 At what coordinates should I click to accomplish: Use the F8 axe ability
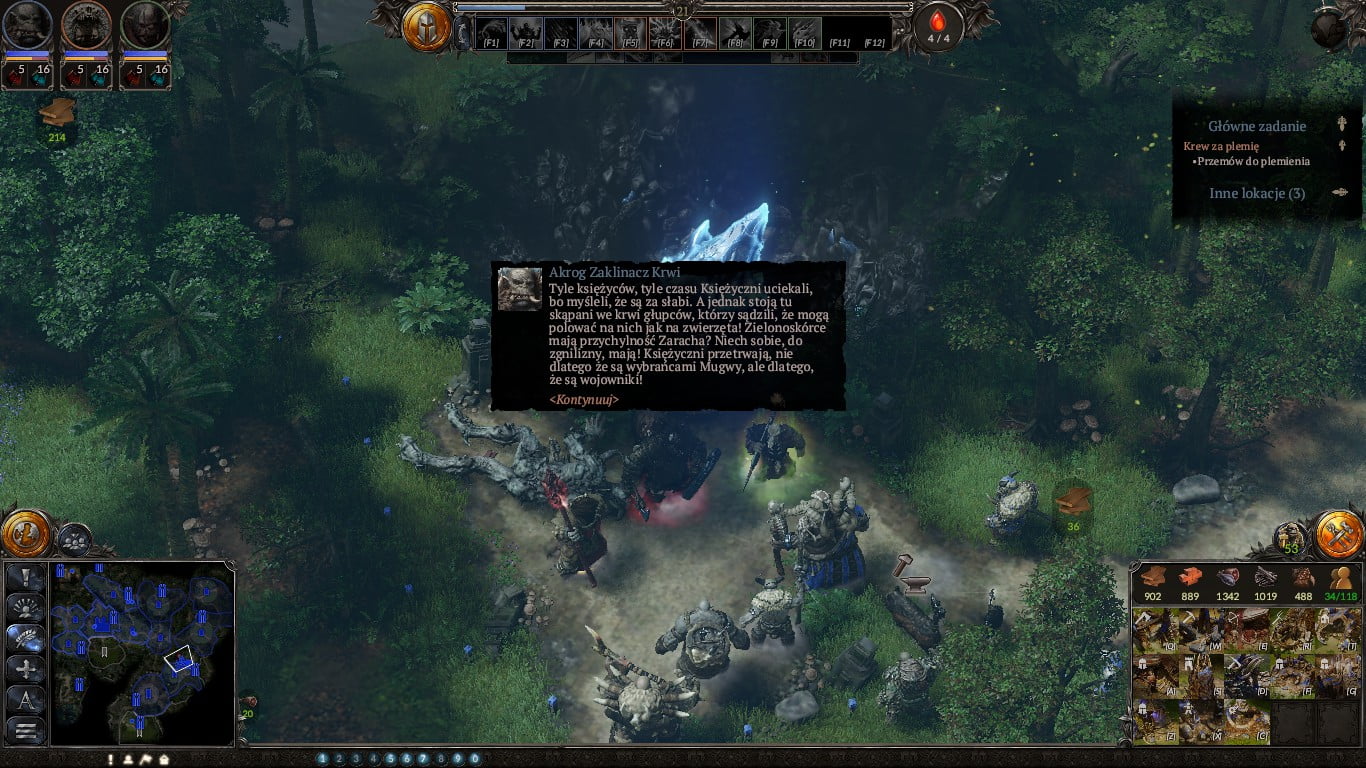pyautogui.click(x=735, y=33)
